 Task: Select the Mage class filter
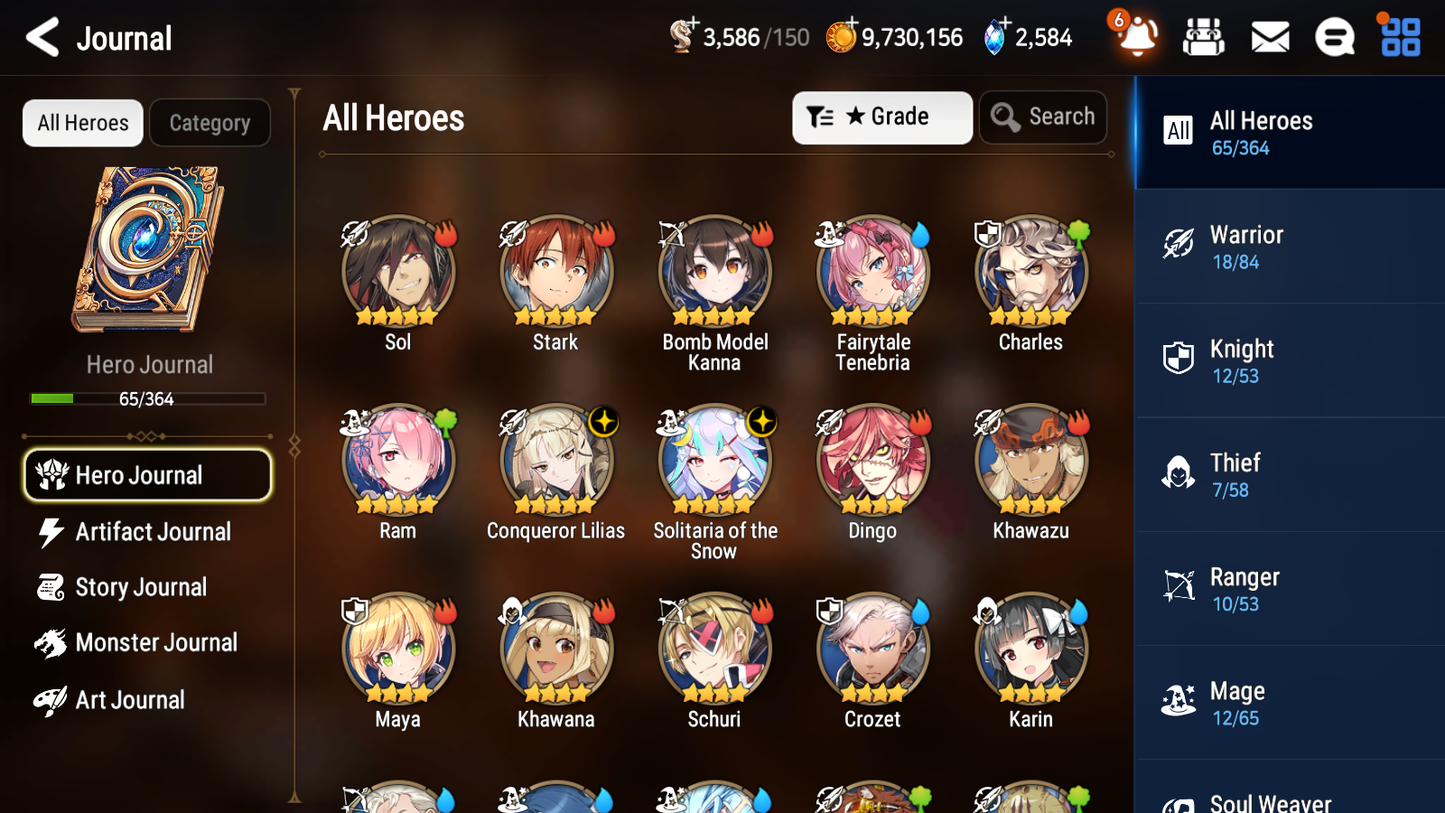[x=1288, y=702]
